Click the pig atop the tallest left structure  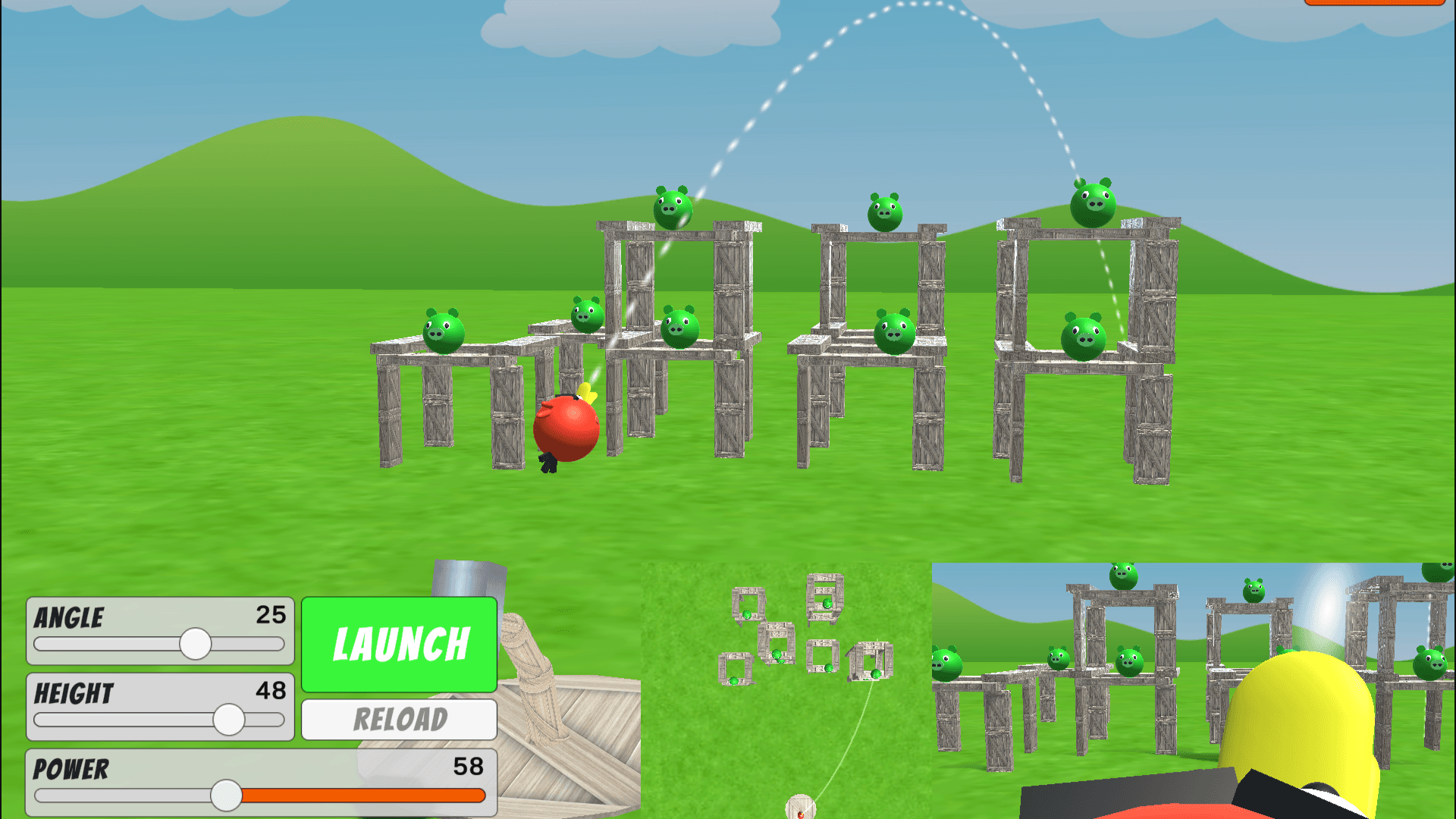[673, 206]
